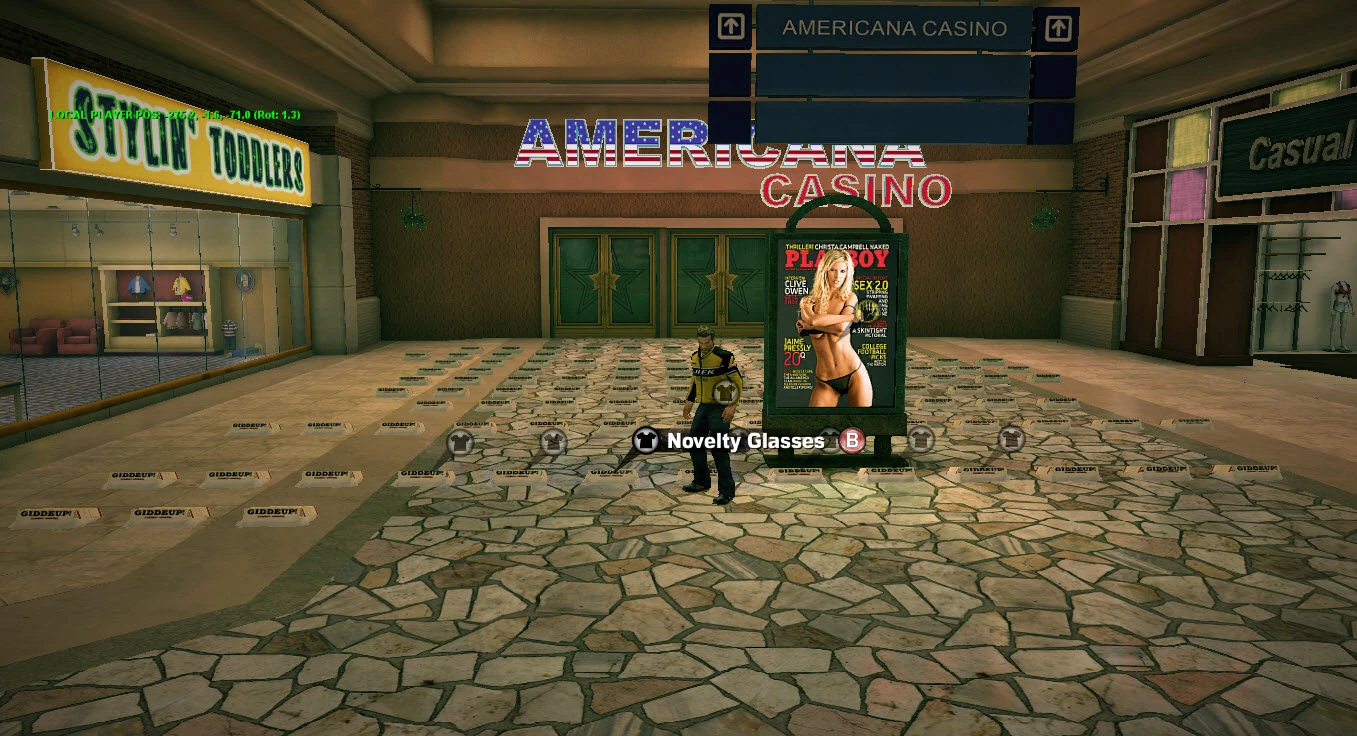The width and height of the screenshot is (1357, 736).
Task: Select the shirt pickup icon beside Novelty Glasses label
Action: [x=645, y=441]
